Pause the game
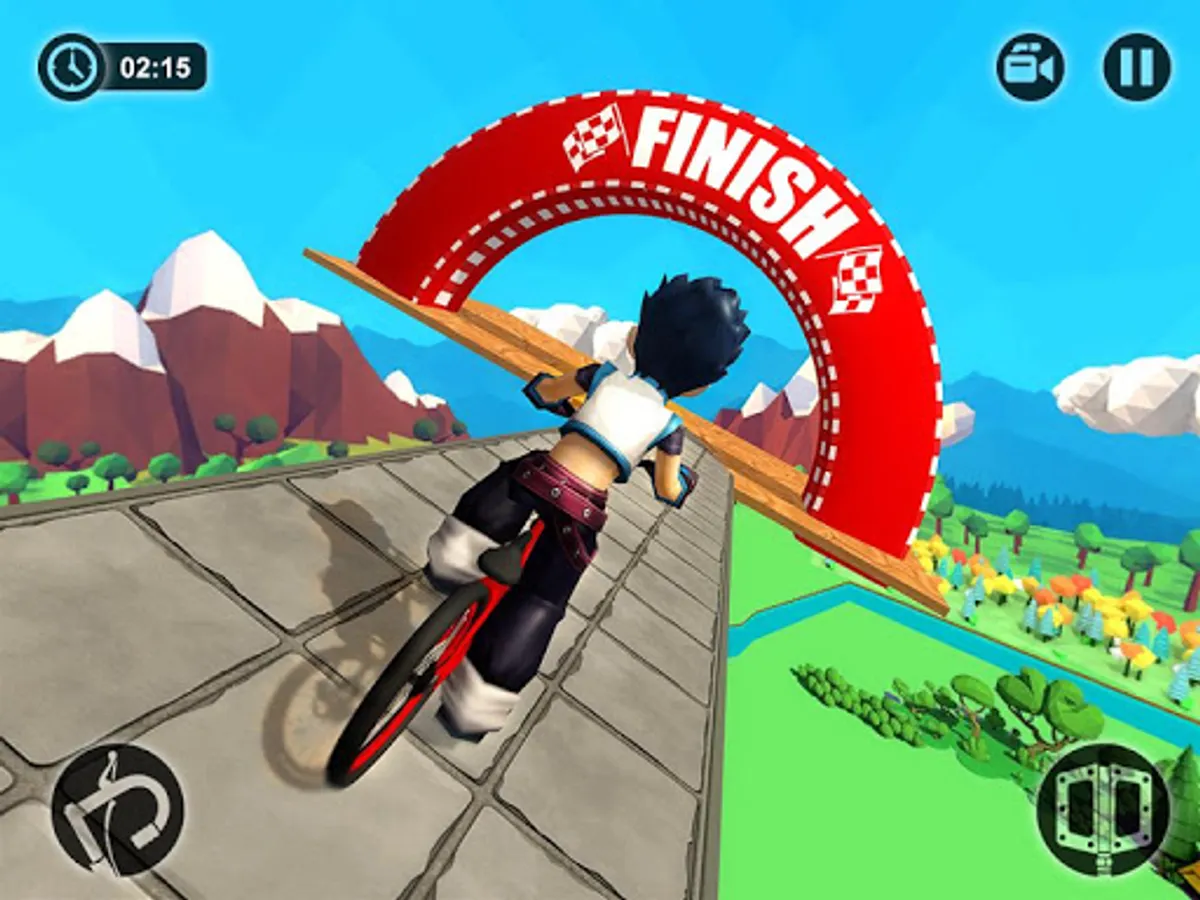 (x=1136, y=67)
